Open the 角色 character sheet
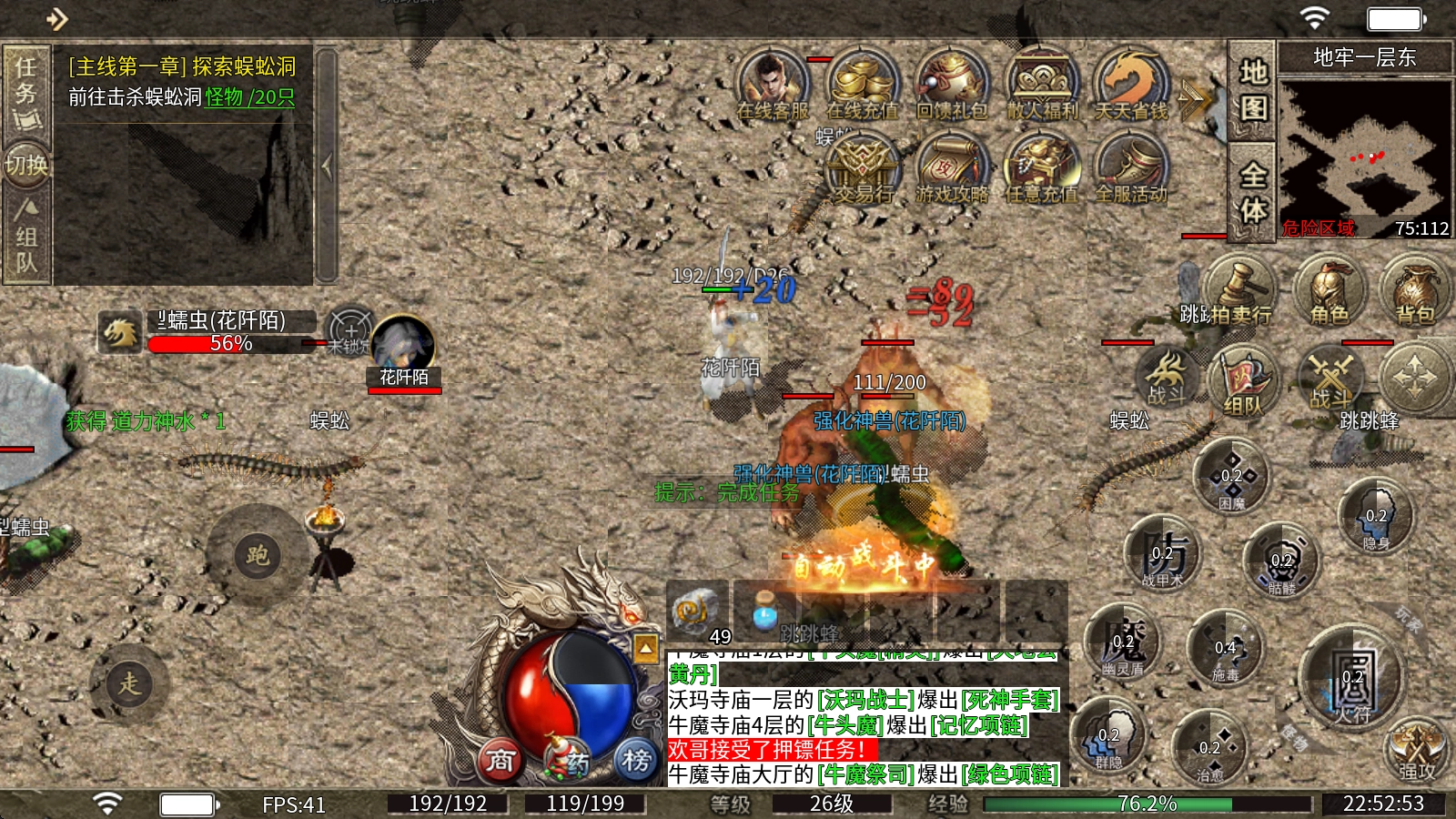 pyautogui.click(x=1330, y=289)
